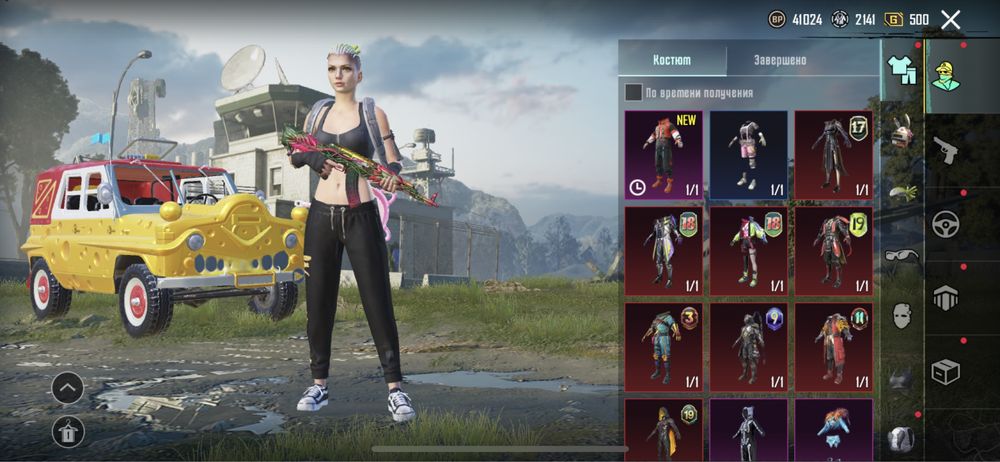Select the outfit marked NEW
The image size is (1000, 462).
pos(664,154)
